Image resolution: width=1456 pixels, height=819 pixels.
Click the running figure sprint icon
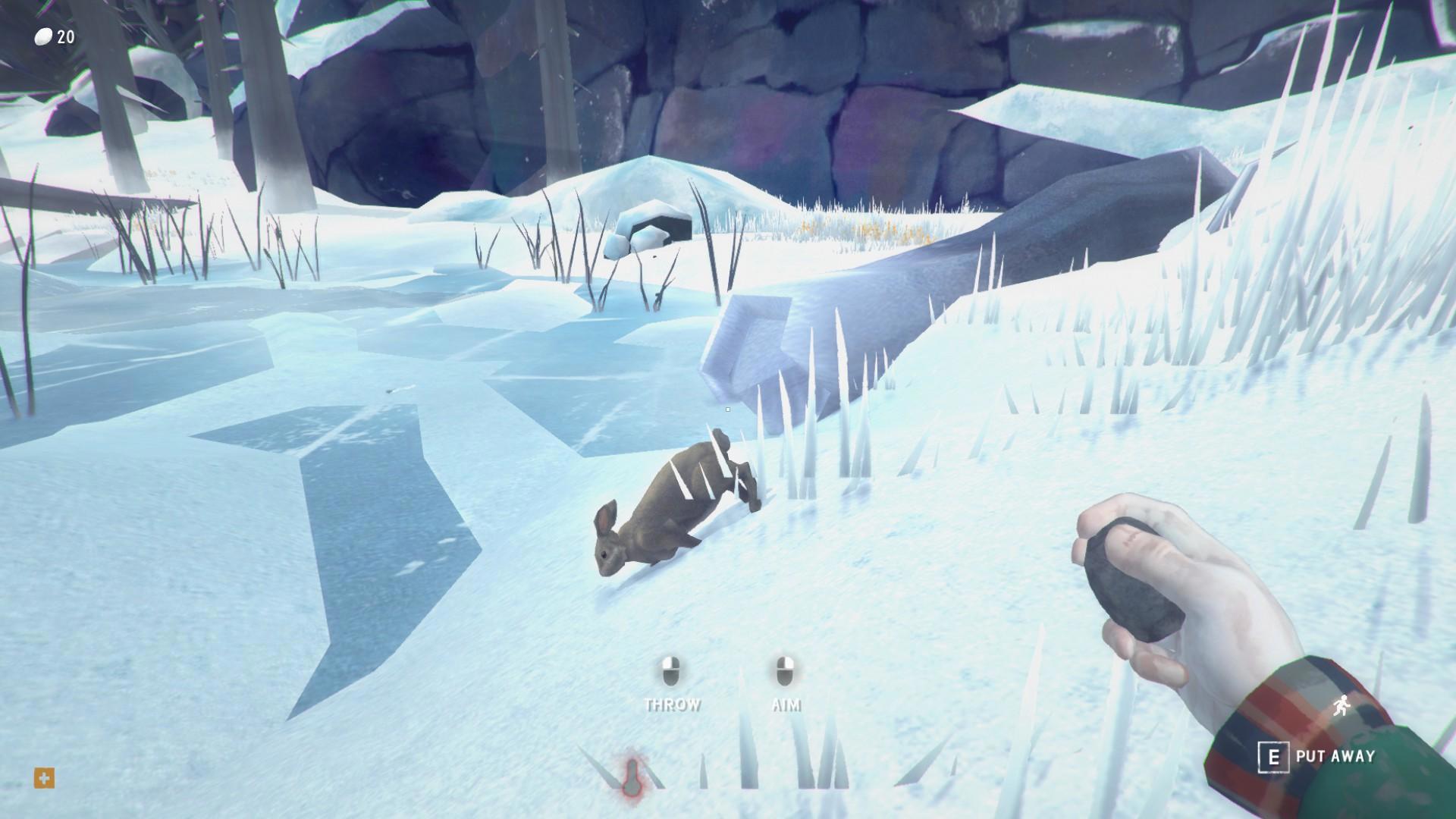(x=1343, y=708)
